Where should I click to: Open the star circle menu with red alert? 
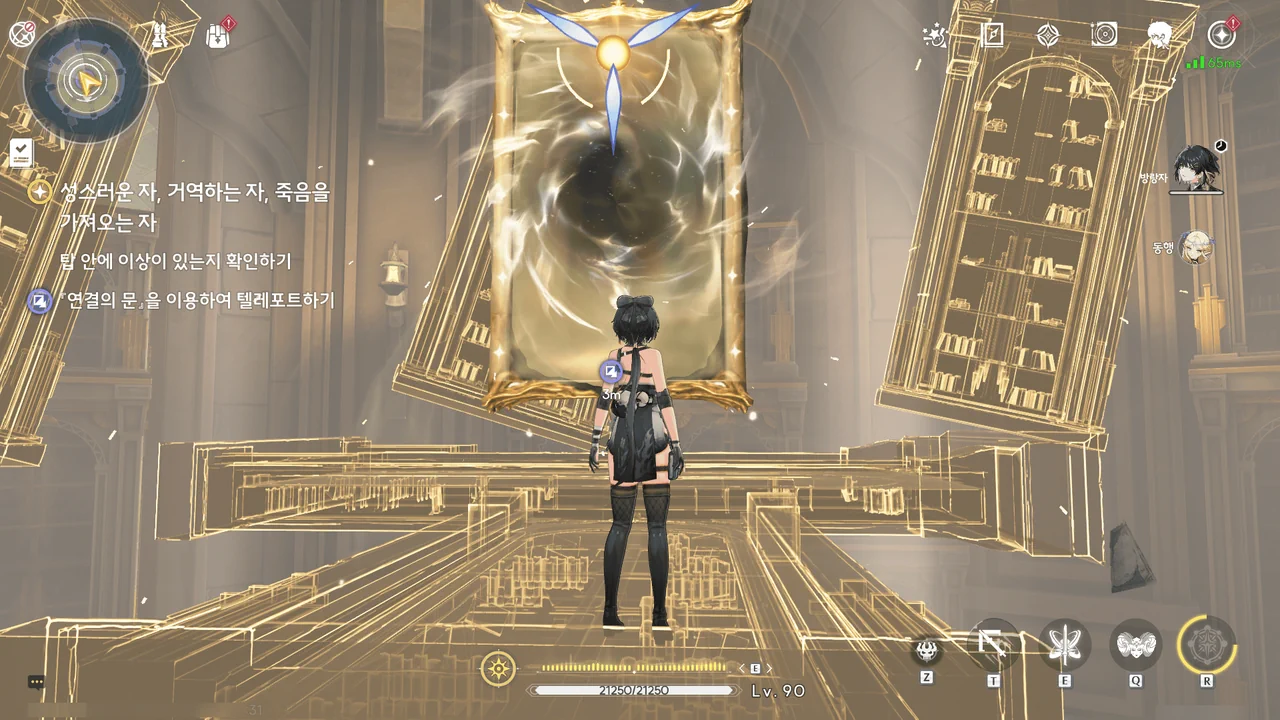point(1221,35)
